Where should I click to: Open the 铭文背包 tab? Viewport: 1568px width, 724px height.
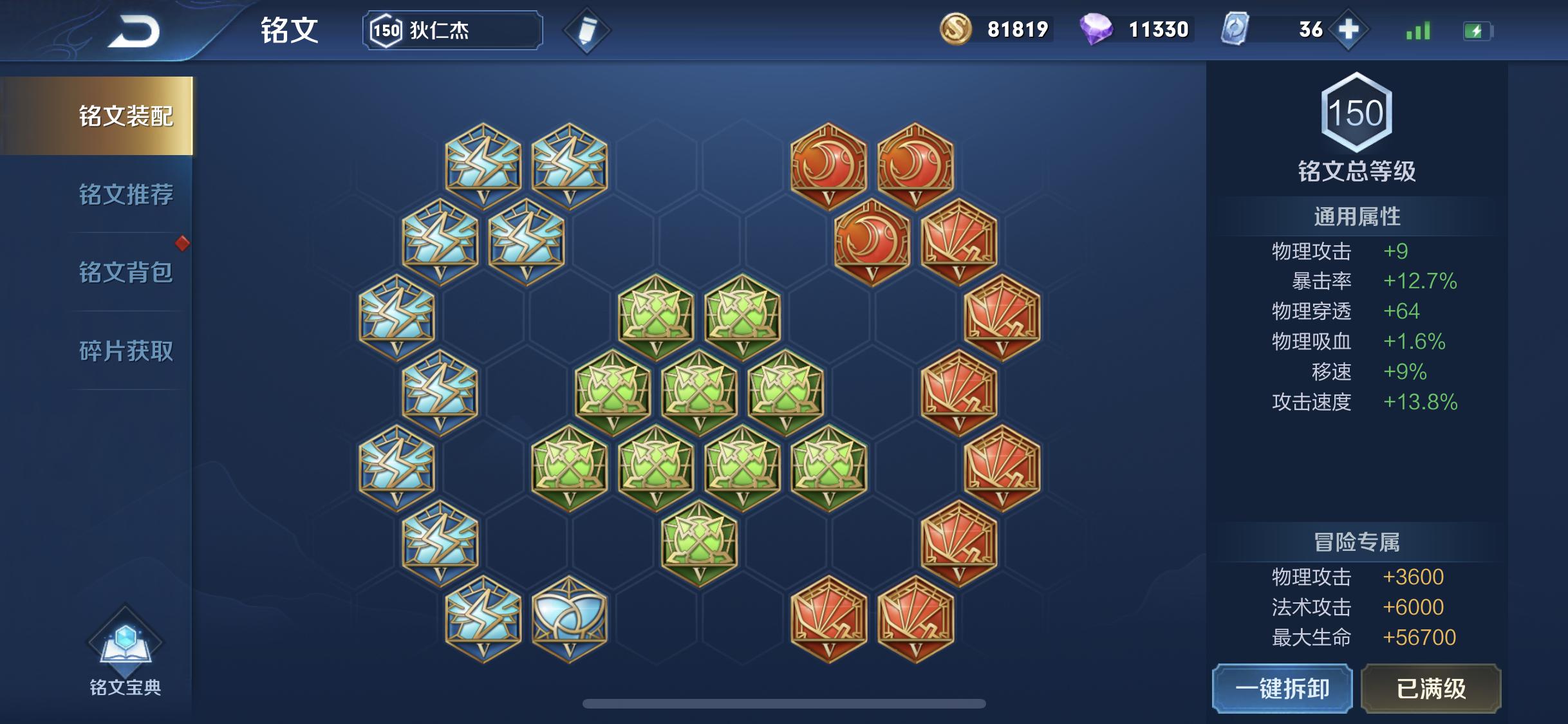(126, 272)
